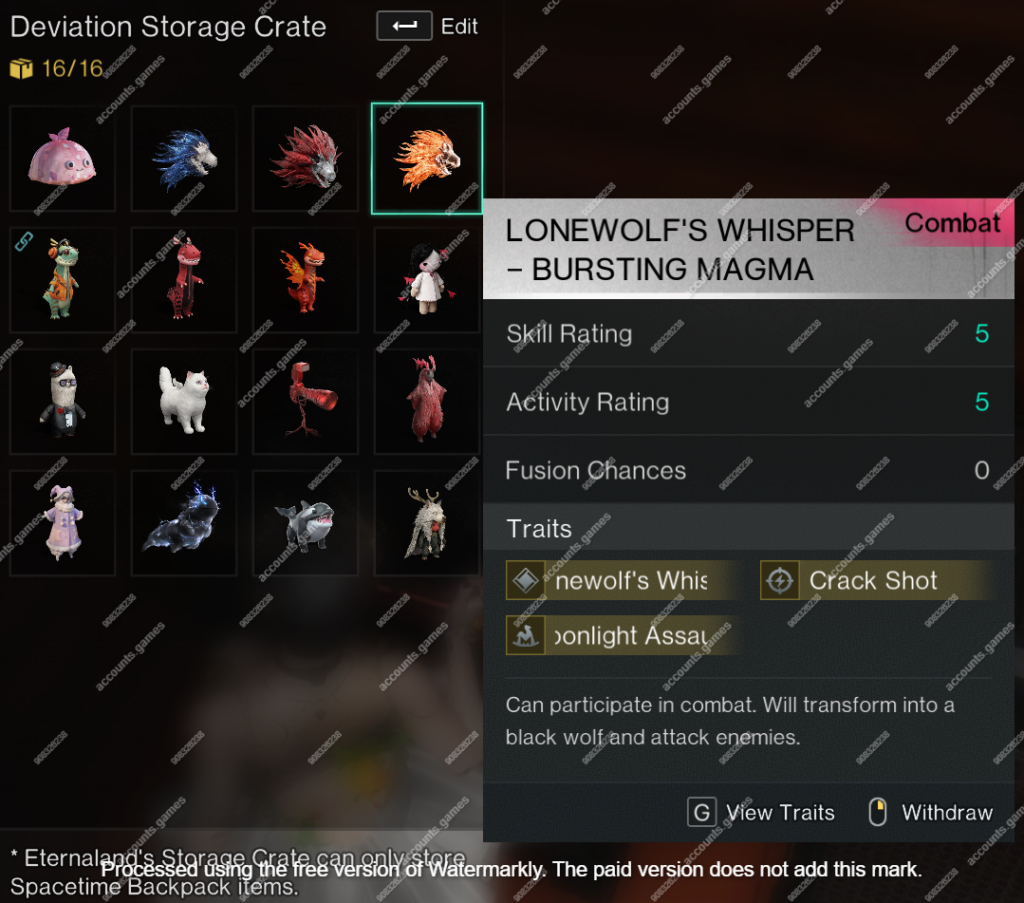Choose the dark beast with blue lightning
Image resolution: width=1024 pixels, height=903 pixels.
pyautogui.click(x=184, y=523)
